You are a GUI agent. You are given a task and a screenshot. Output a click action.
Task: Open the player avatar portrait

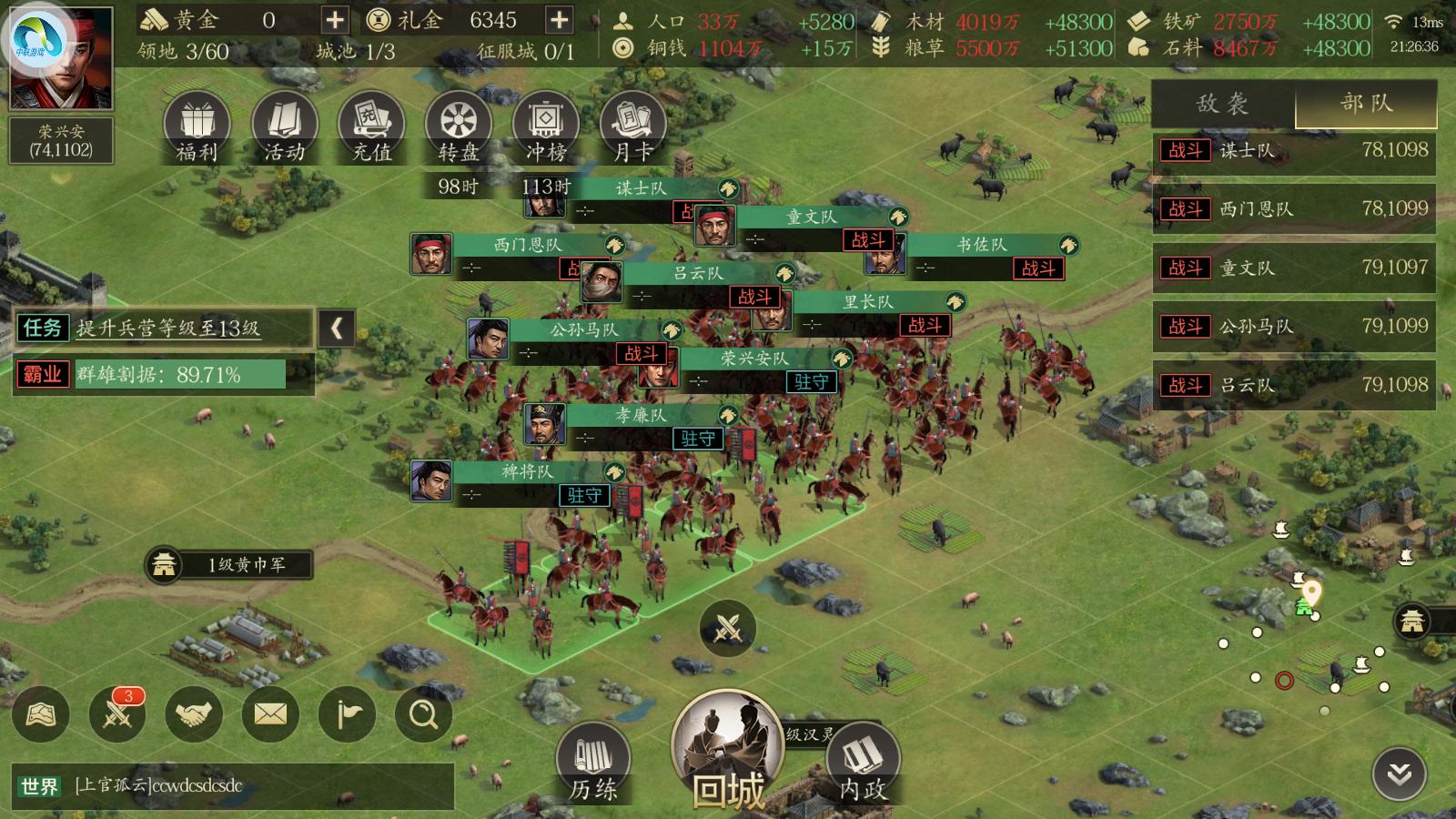[61, 56]
